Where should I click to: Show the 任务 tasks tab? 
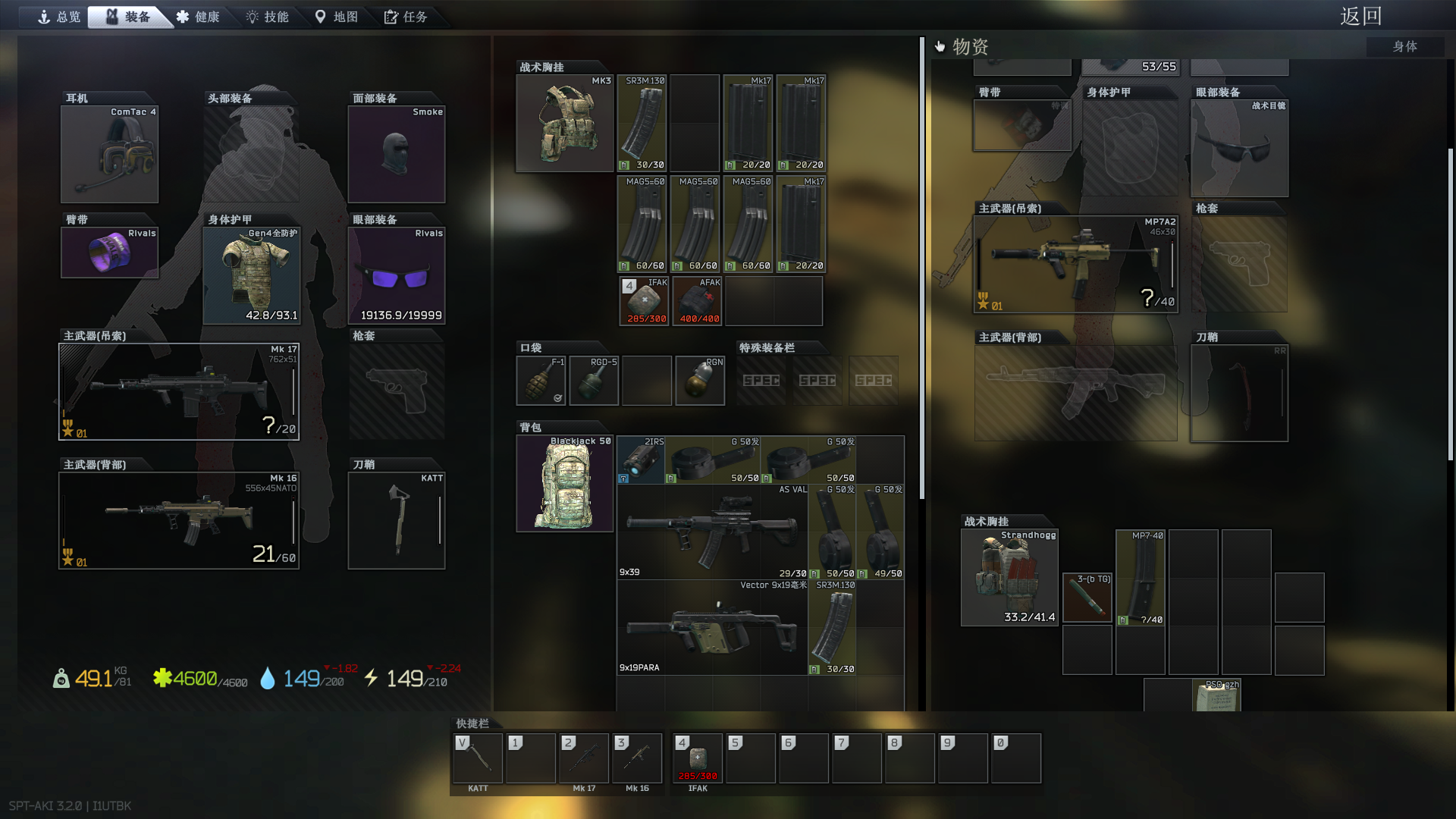click(406, 17)
